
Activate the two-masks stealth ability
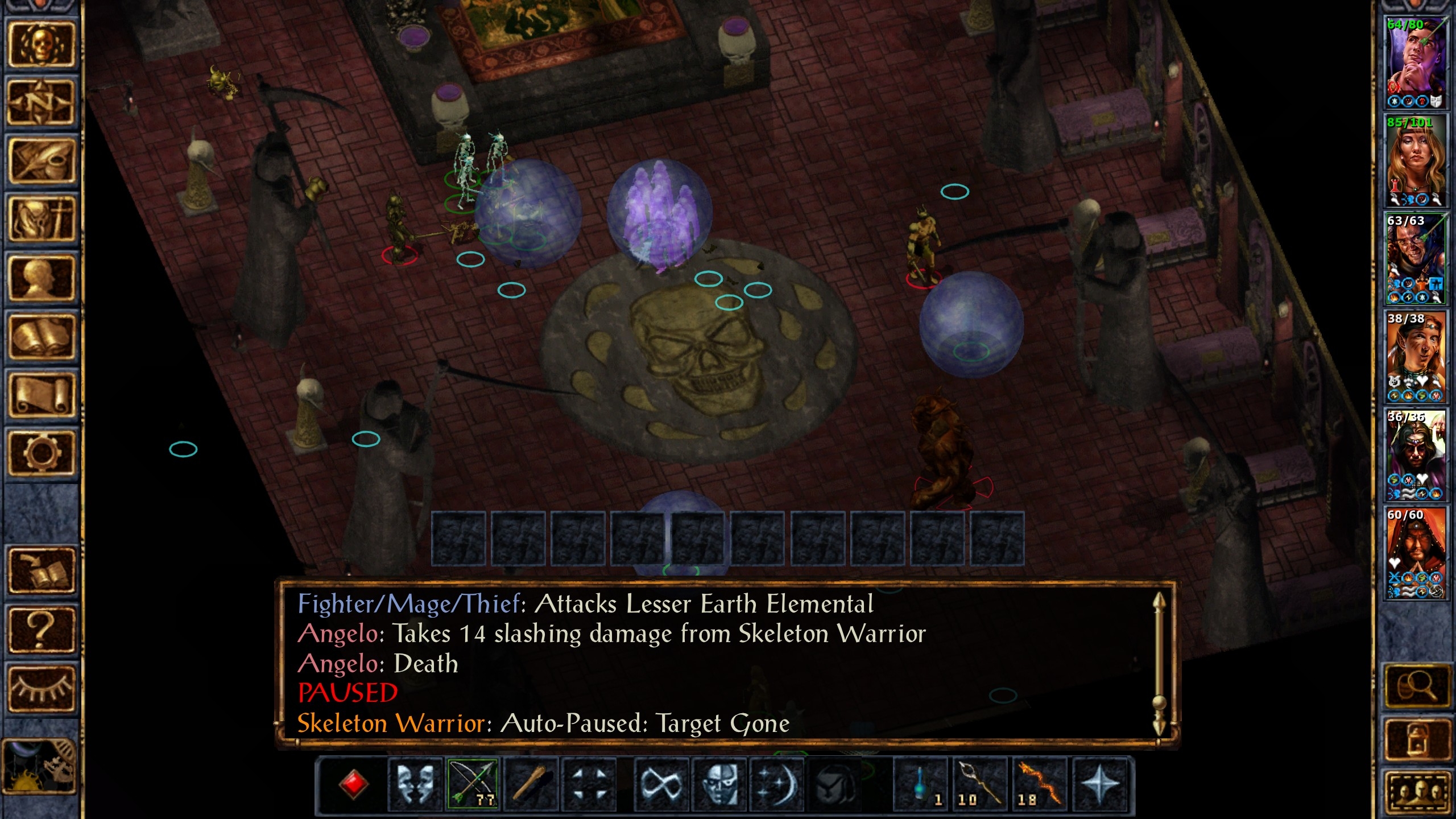click(415, 784)
